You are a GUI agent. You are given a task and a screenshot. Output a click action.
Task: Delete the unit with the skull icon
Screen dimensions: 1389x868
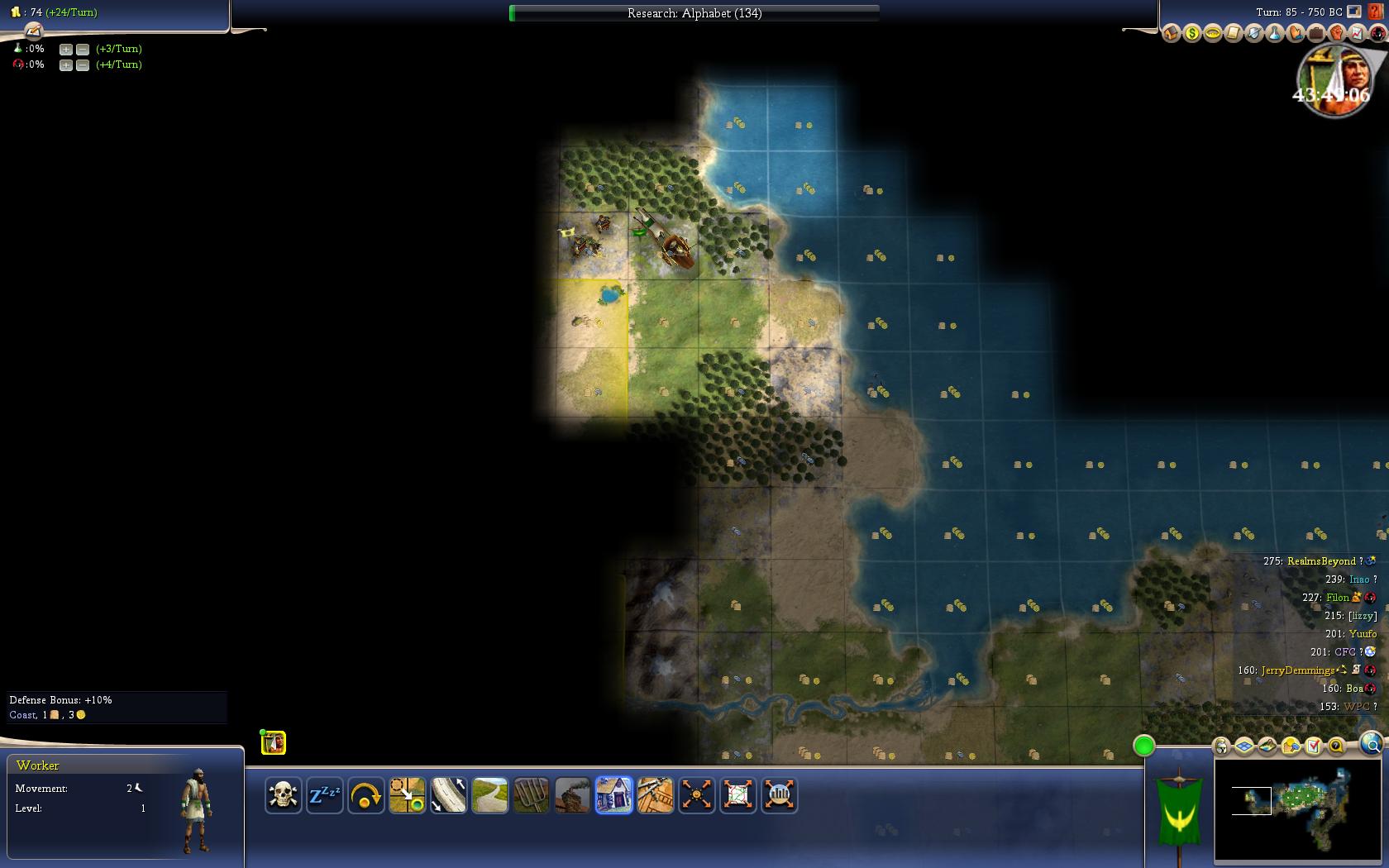(x=283, y=795)
